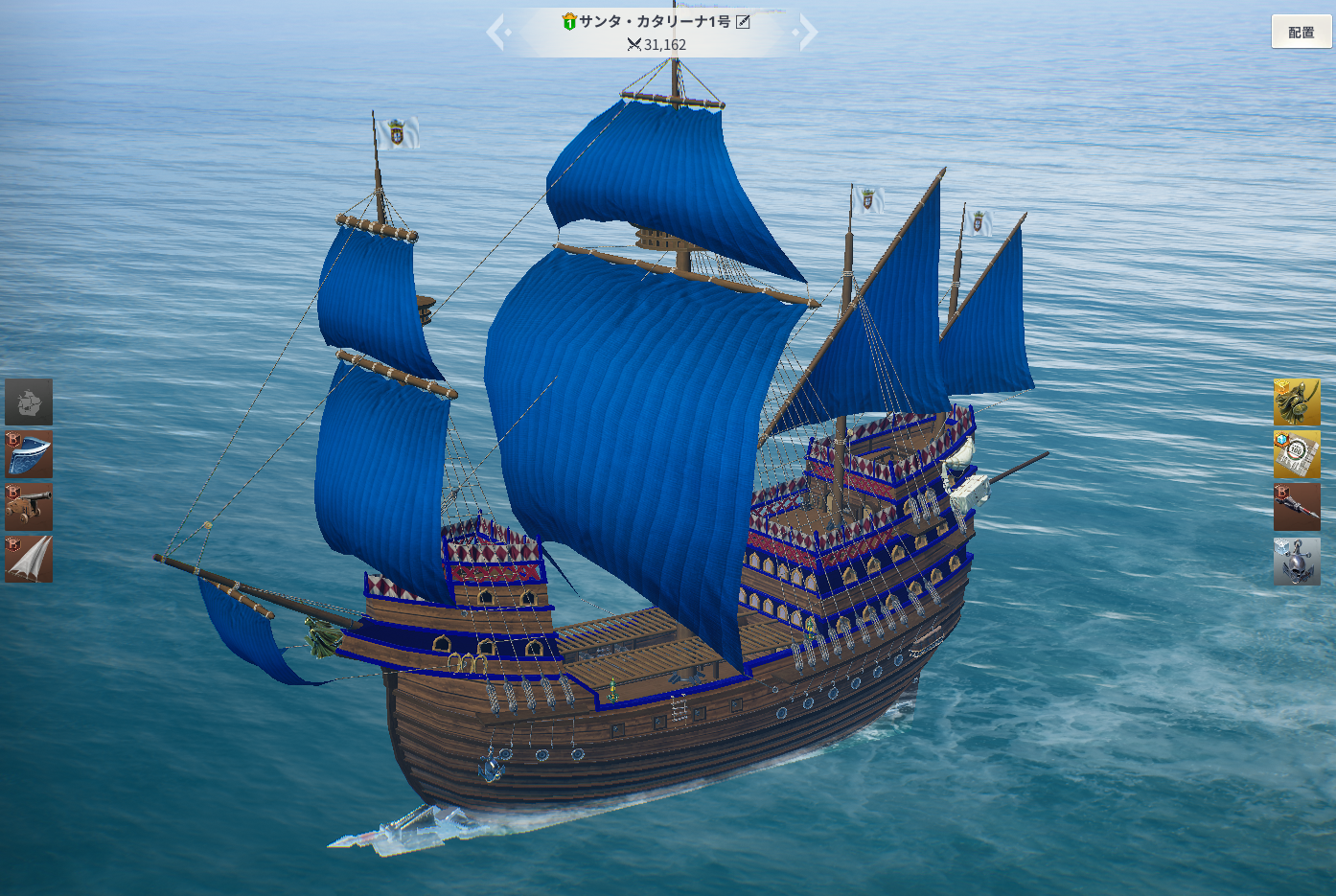Choose the skull anchor equipment slot
1336x896 pixels.
(1297, 561)
